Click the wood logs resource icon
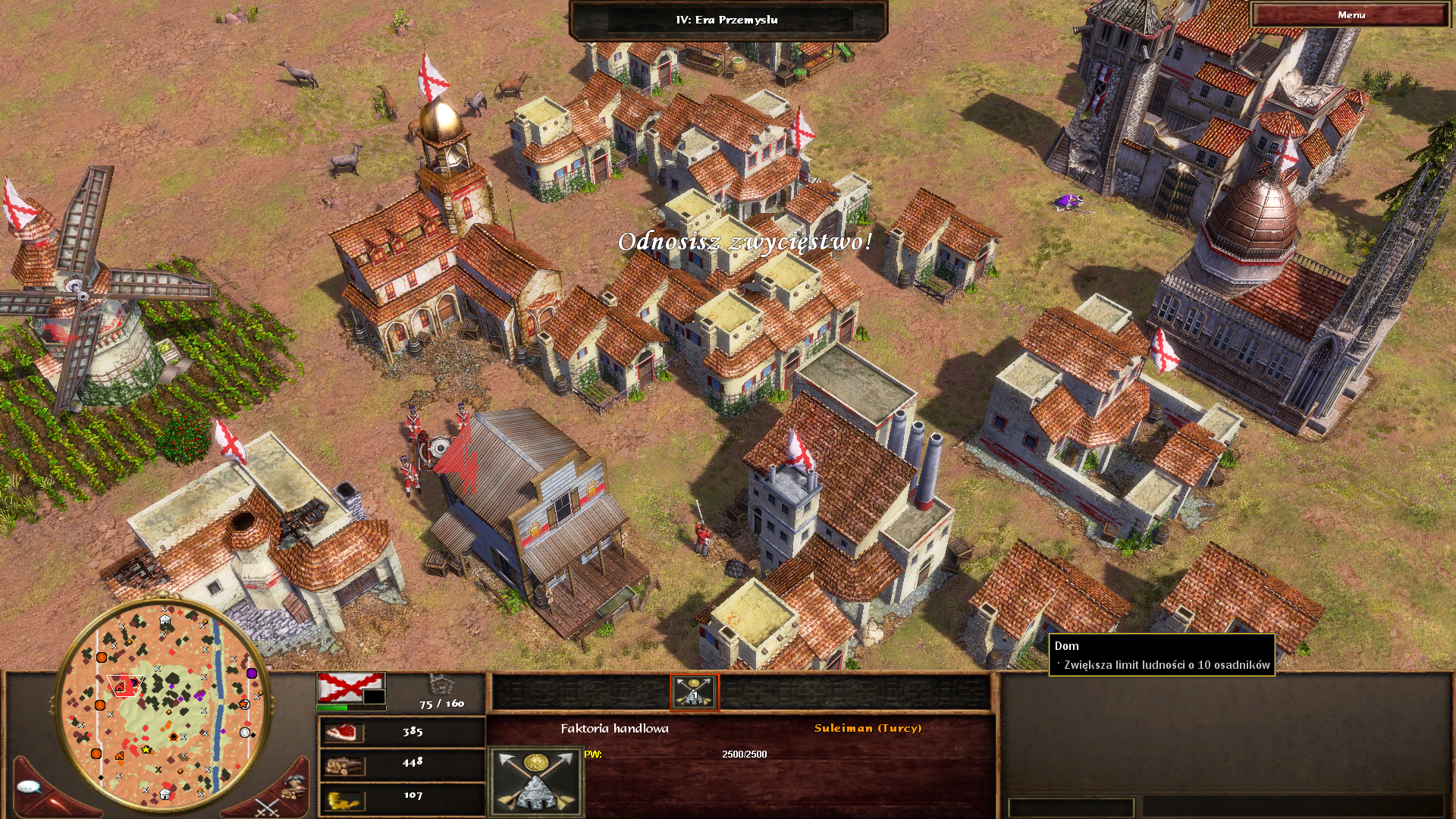1456x819 pixels. pos(343,766)
